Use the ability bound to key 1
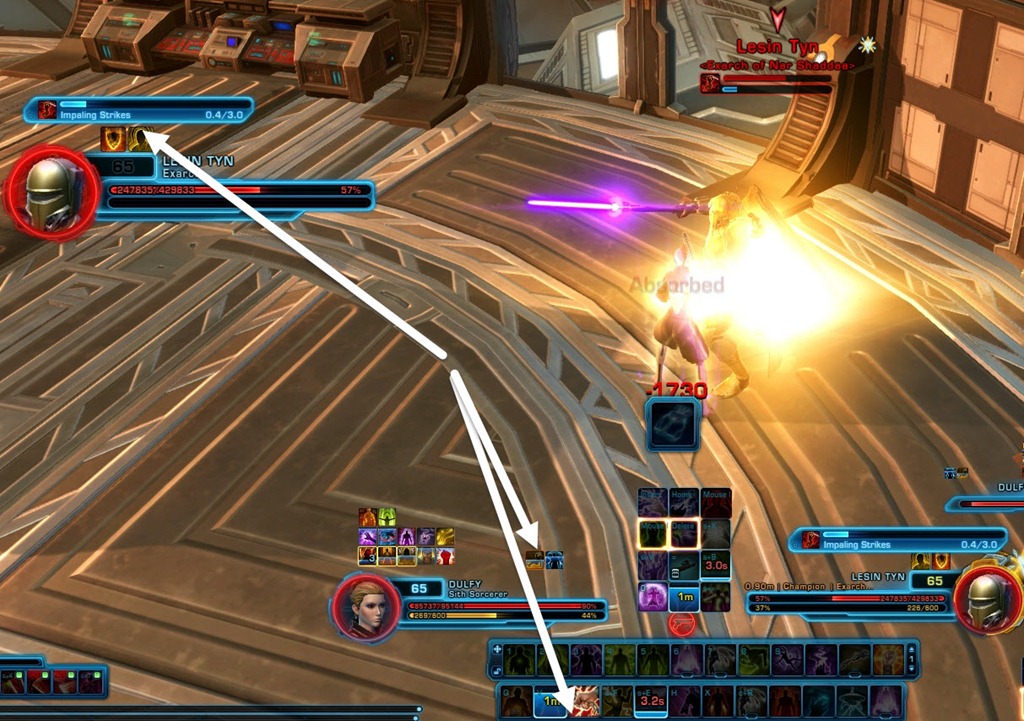Screen dimensions: 1024x721 point(517,659)
